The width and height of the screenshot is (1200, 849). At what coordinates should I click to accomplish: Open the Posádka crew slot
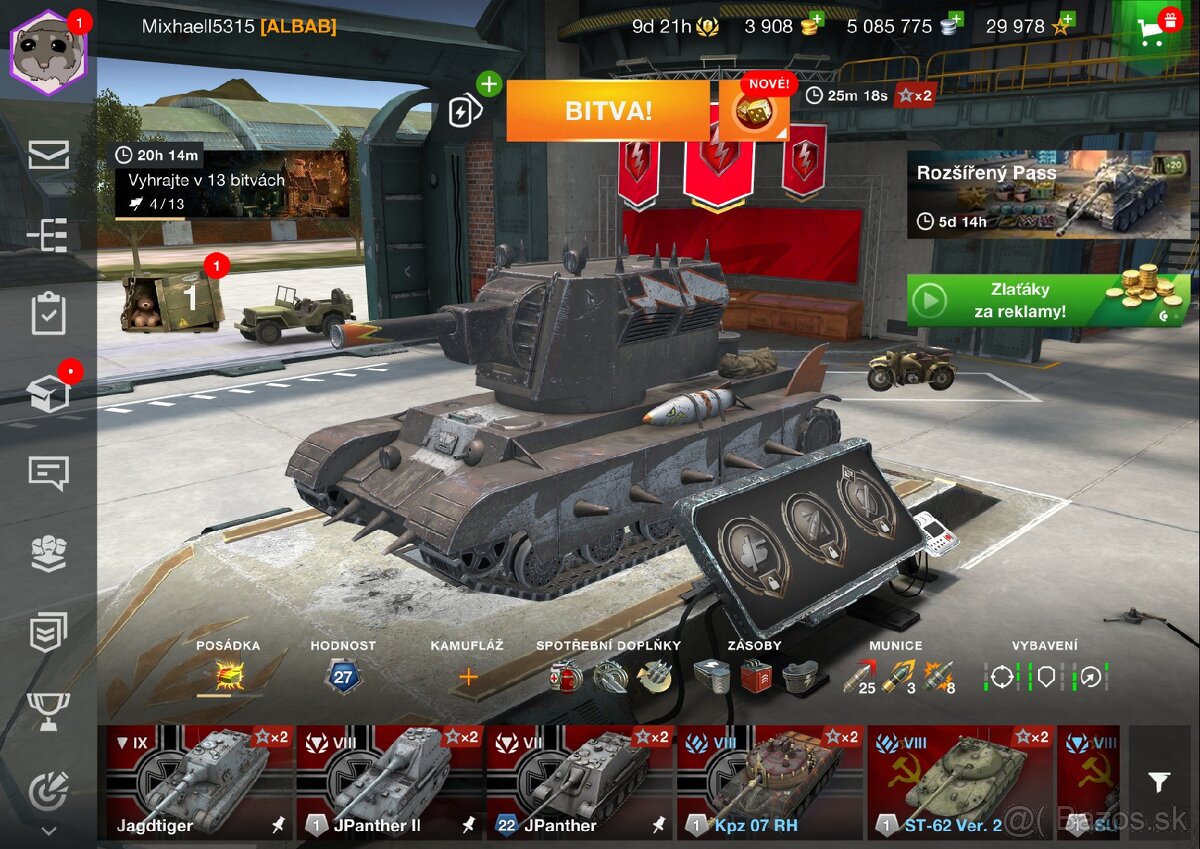[228, 677]
